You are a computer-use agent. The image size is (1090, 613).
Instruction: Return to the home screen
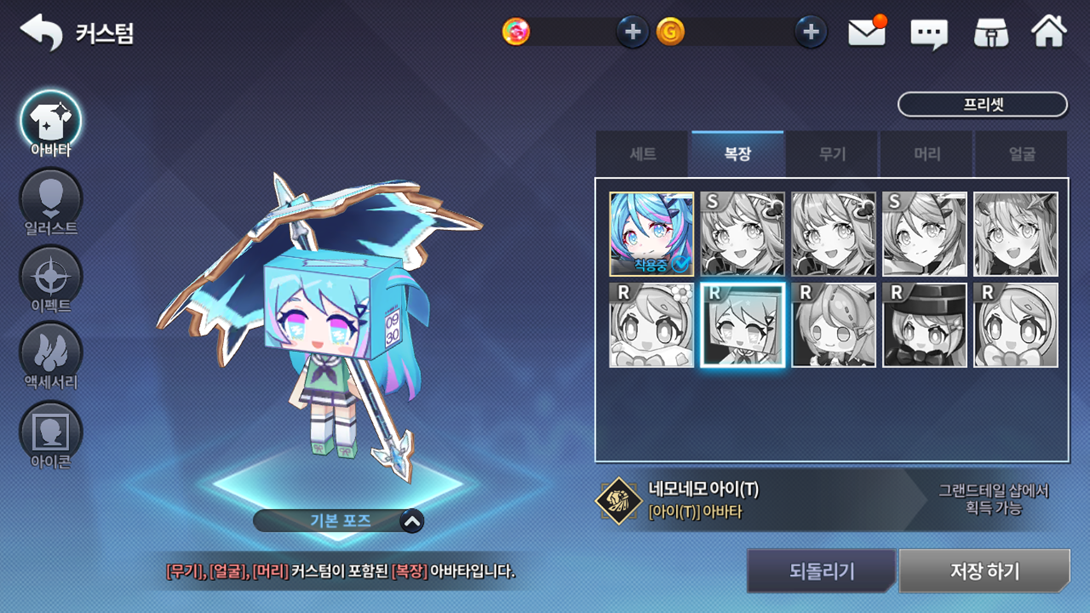(x=1049, y=32)
